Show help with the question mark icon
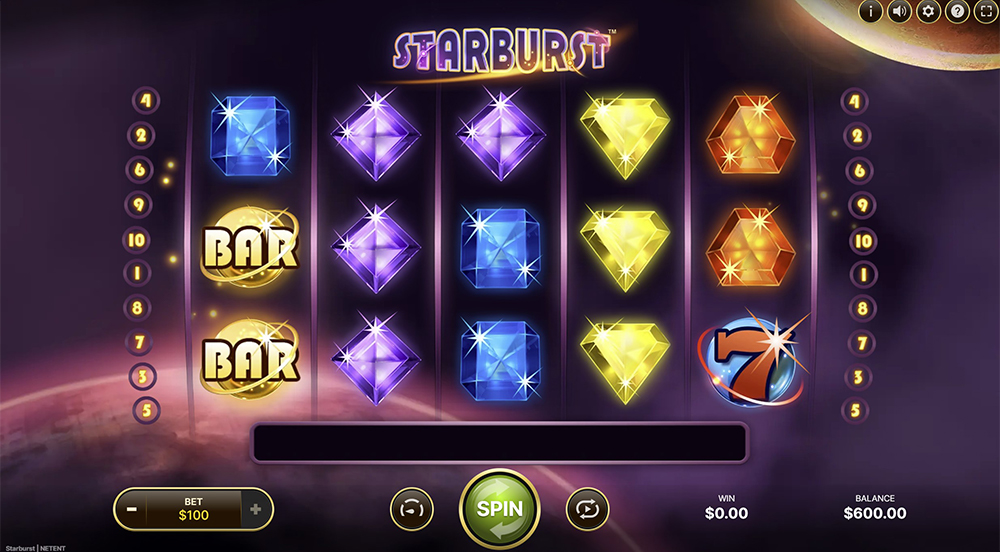Viewport: 1000px width, 552px height. pyautogui.click(x=957, y=12)
